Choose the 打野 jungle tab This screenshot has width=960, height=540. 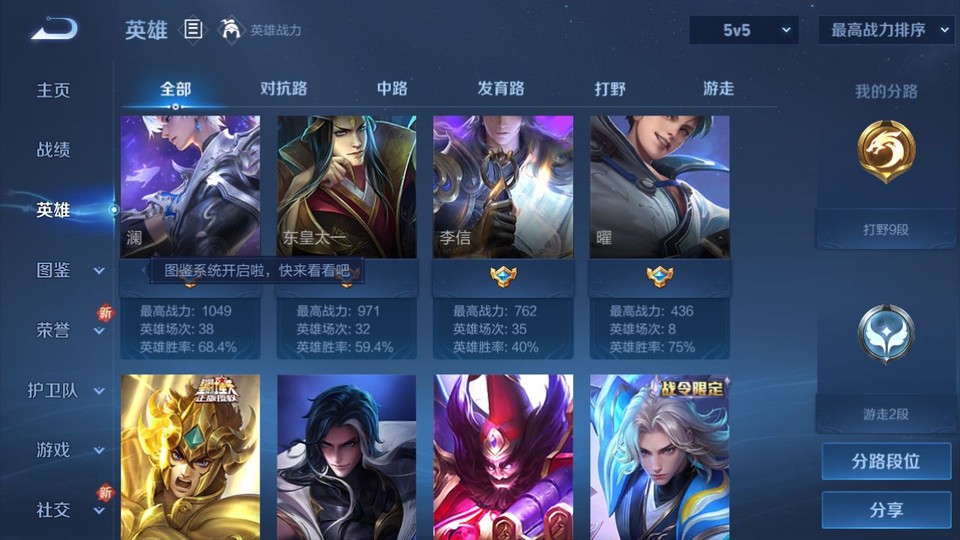(610, 89)
